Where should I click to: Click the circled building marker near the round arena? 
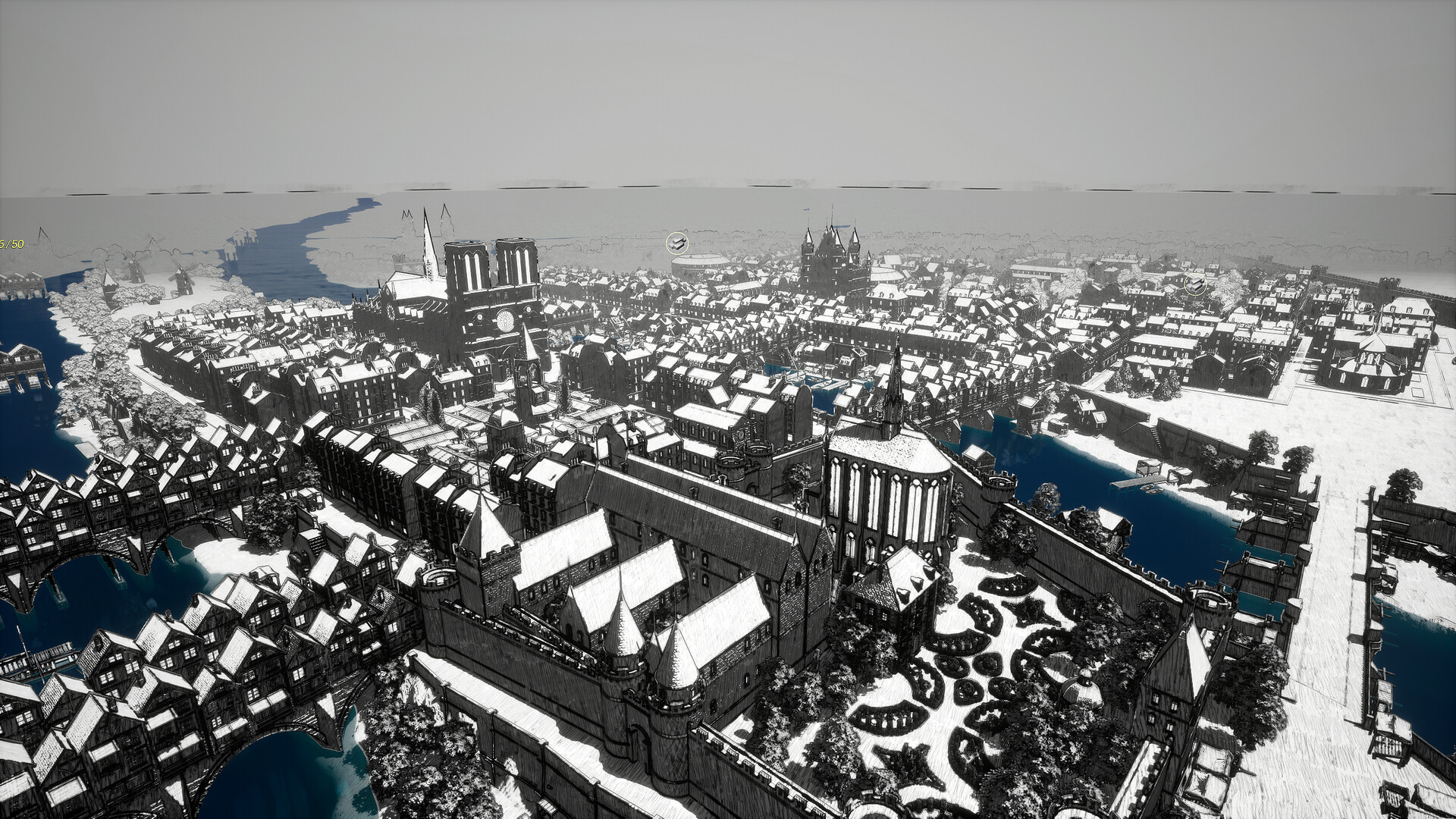677,243
